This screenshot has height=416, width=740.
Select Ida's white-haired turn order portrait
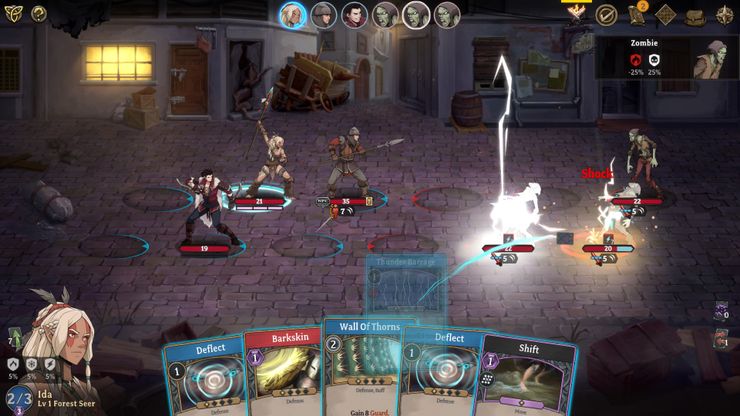click(x=292, y=15)
